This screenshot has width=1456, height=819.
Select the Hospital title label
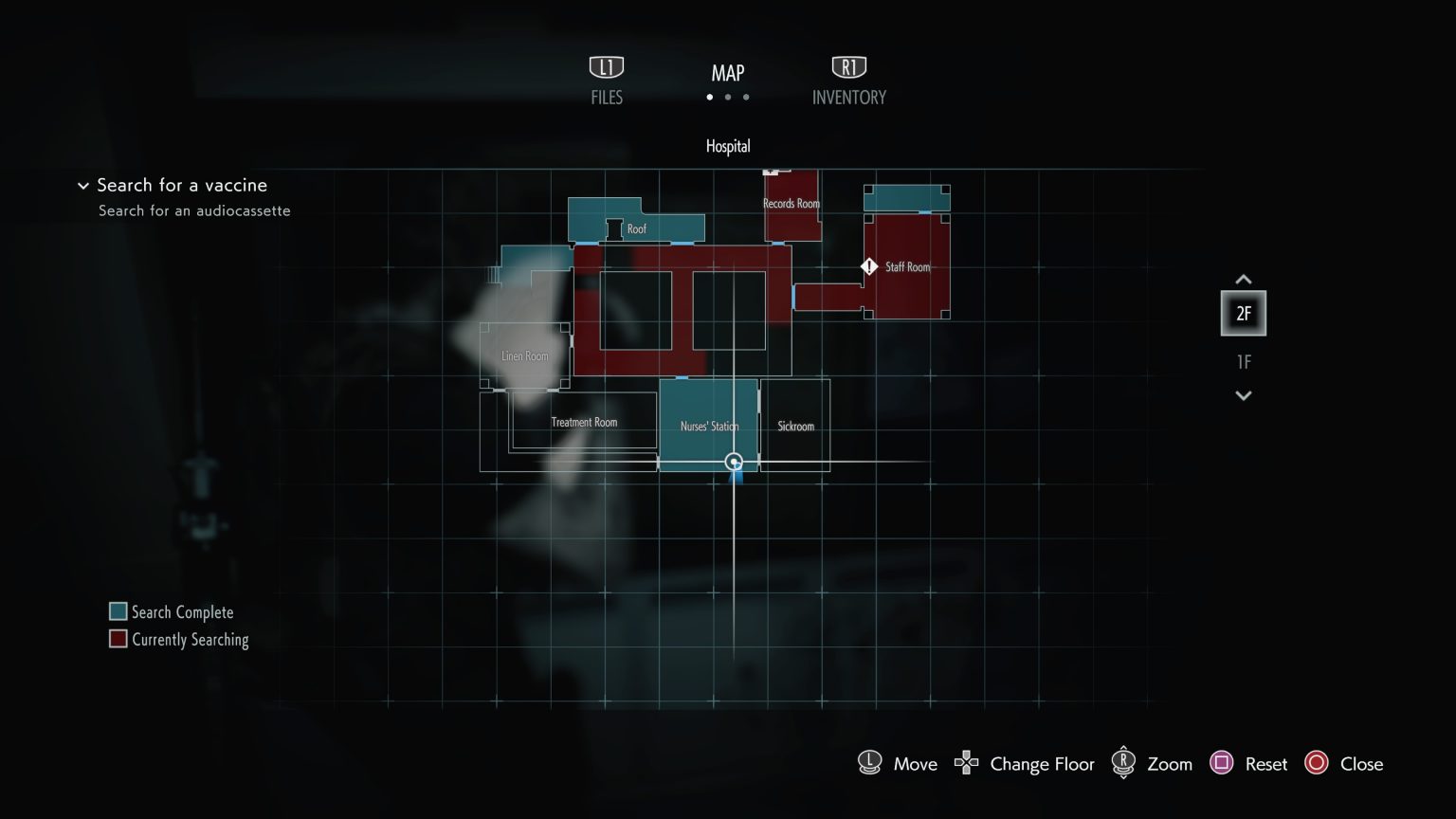pyautogui.click(x=727, y=146)
